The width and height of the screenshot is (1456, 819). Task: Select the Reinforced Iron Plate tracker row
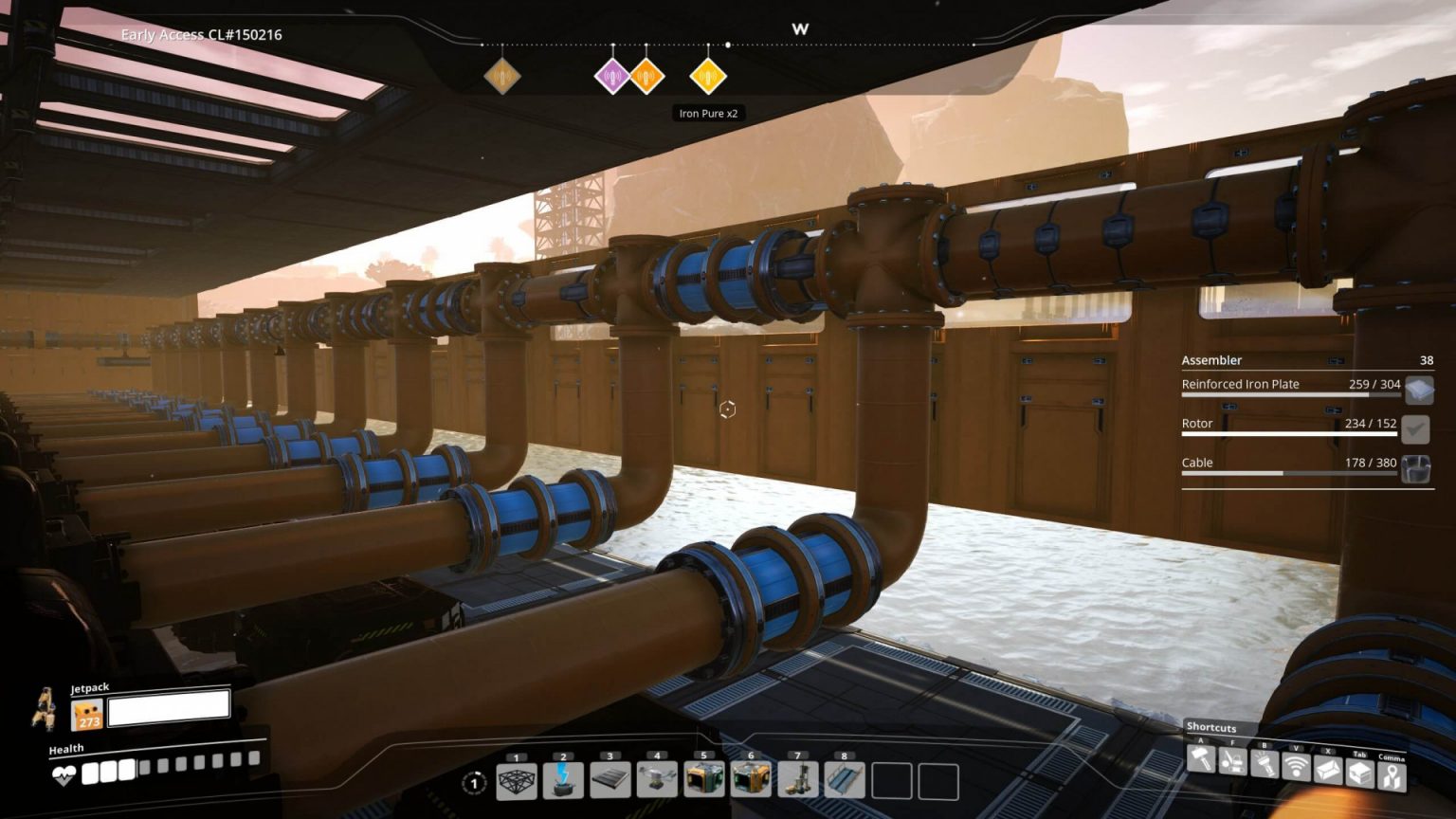1290,385
